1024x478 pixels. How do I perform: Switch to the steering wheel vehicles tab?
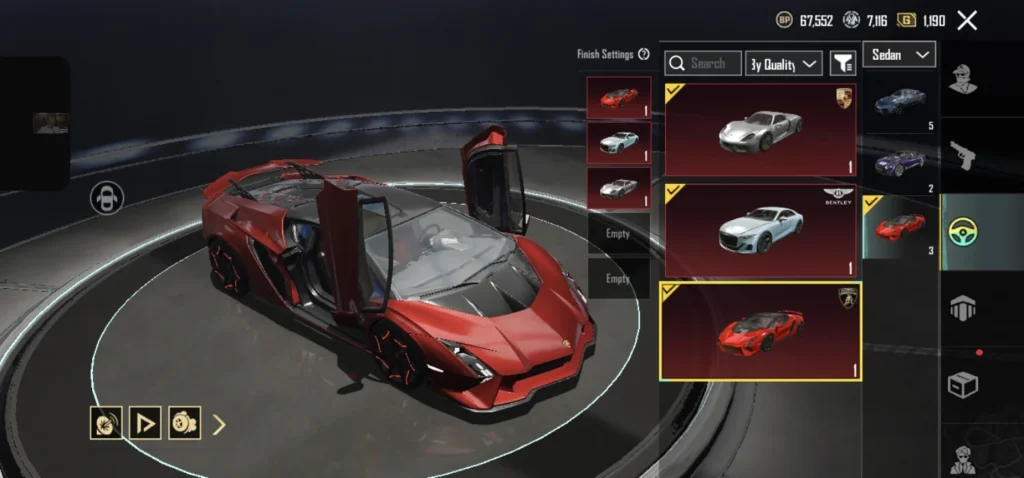point(963,232)
